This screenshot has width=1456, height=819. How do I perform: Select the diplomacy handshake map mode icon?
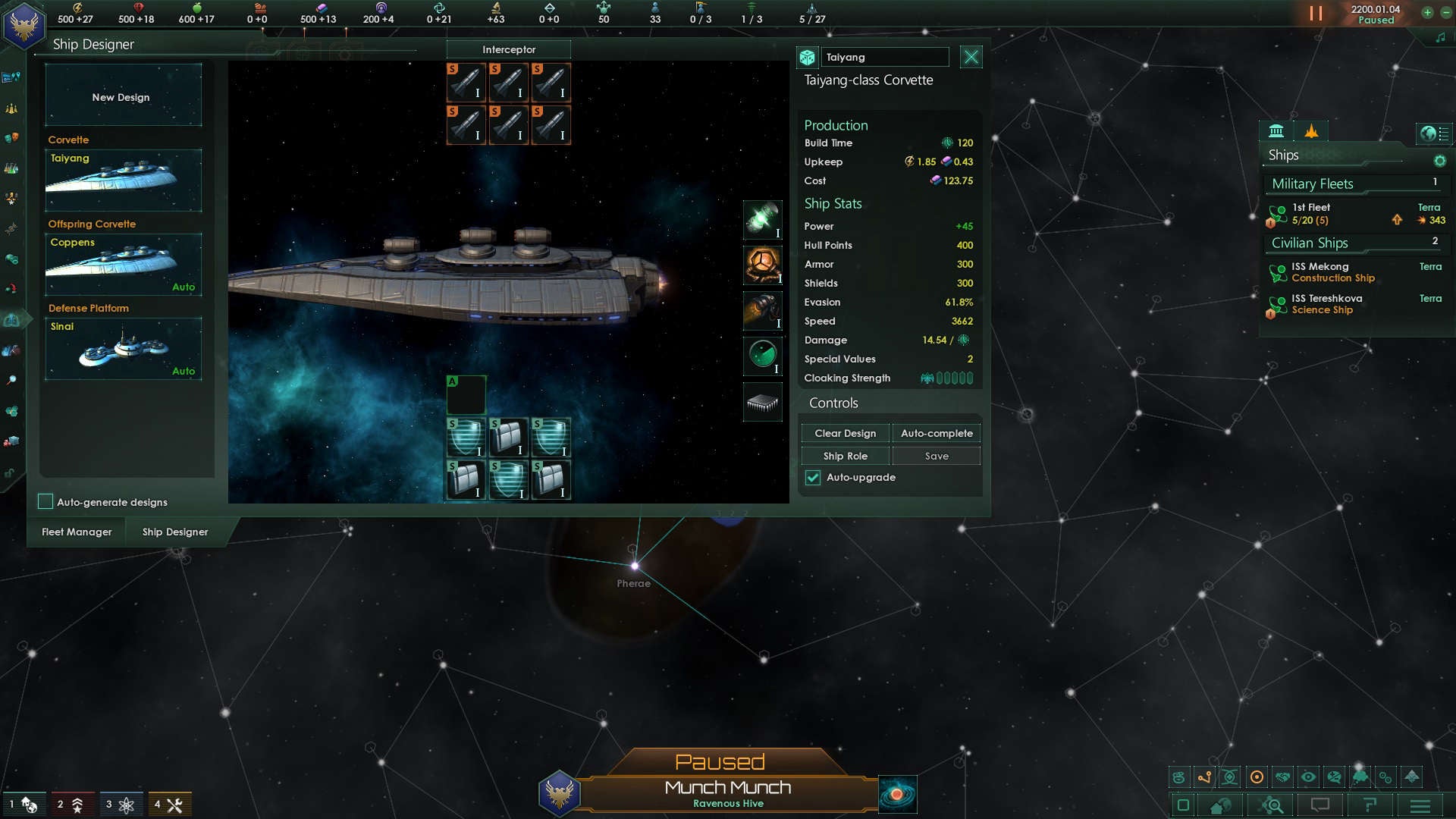[x=1282, y=776]
